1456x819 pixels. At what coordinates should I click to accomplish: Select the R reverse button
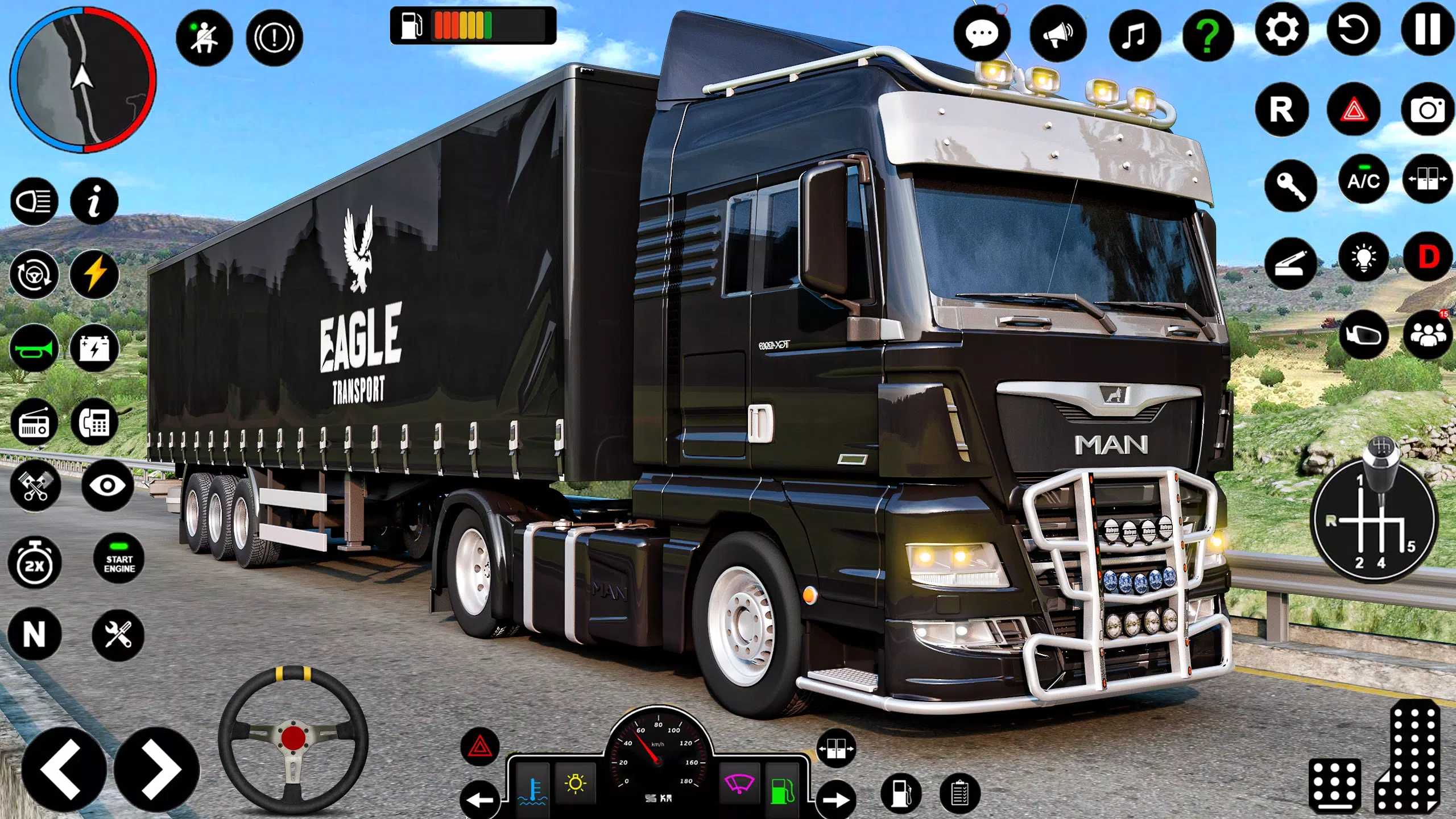tap(1281, 109)
